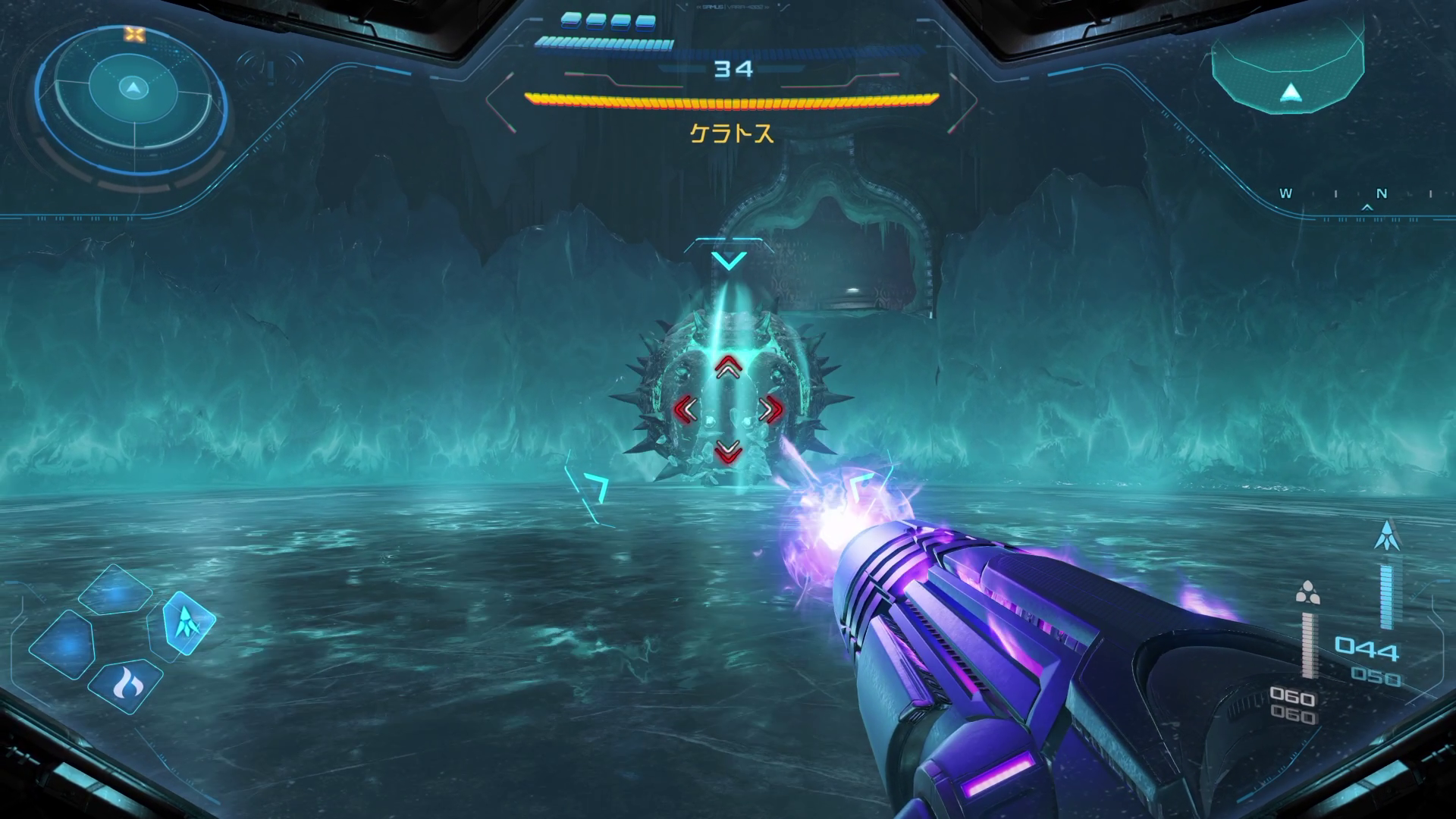The image size is (1456, 819).
Task: Click the missile ammo icon above the blue gauge
Action: [x=1387, y=535]
